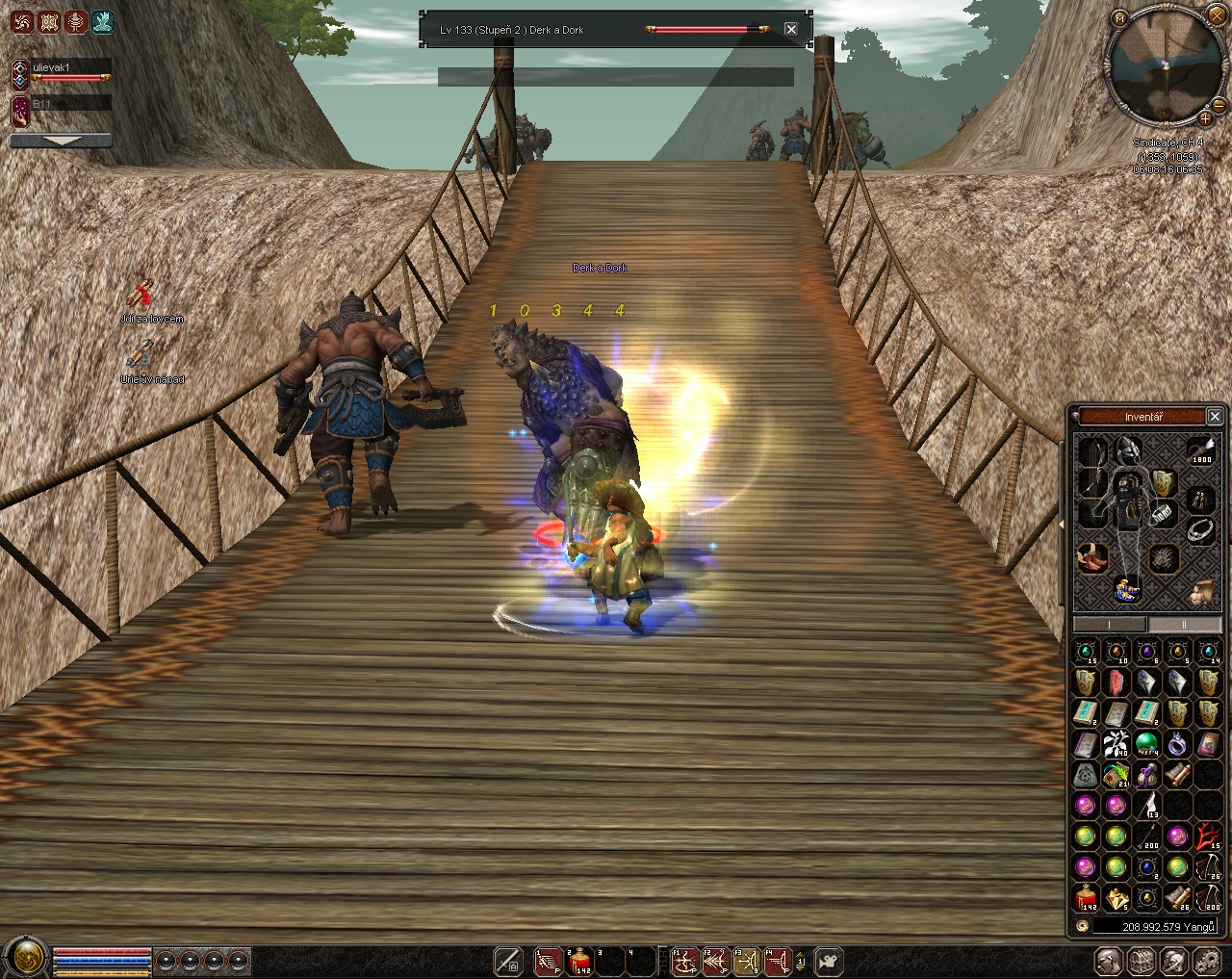Select the red potion stack of 142 in inventory

coord(1086,898)
